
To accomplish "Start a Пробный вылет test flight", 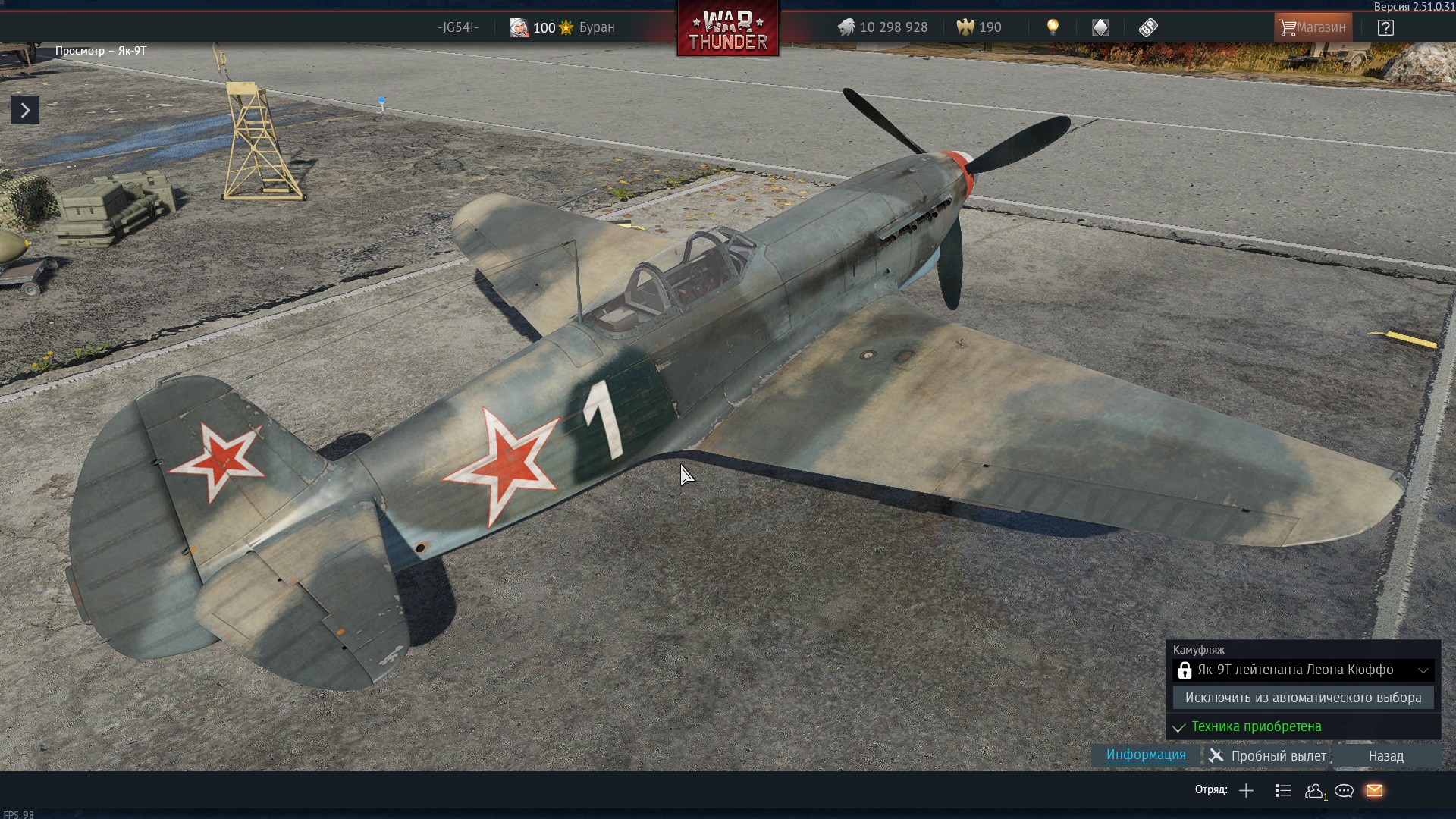I will (1268, 756).
